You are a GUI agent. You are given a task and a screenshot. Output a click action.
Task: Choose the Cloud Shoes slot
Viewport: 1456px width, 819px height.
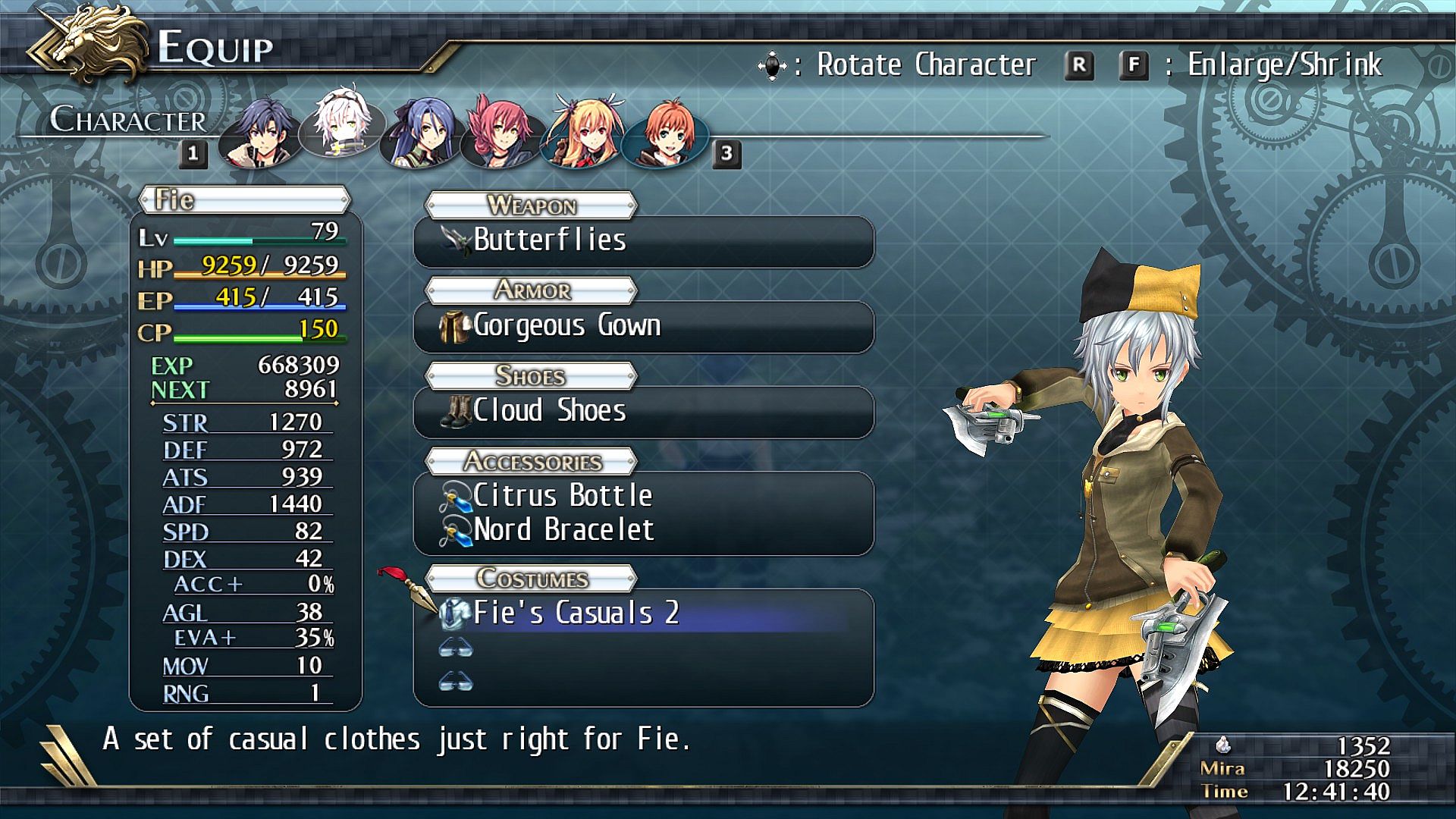tap(643, 412)
